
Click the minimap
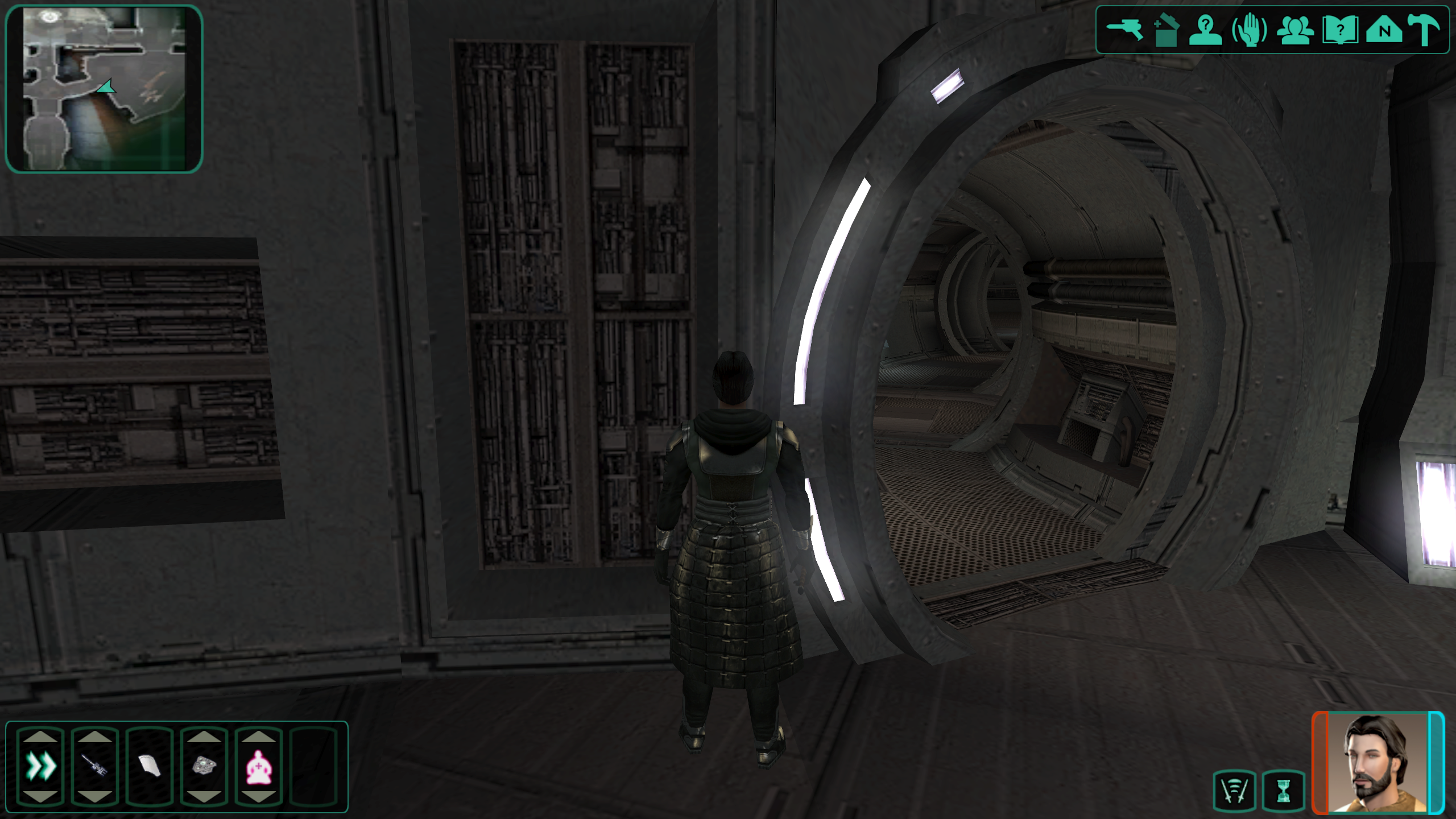tap(104, 88)
